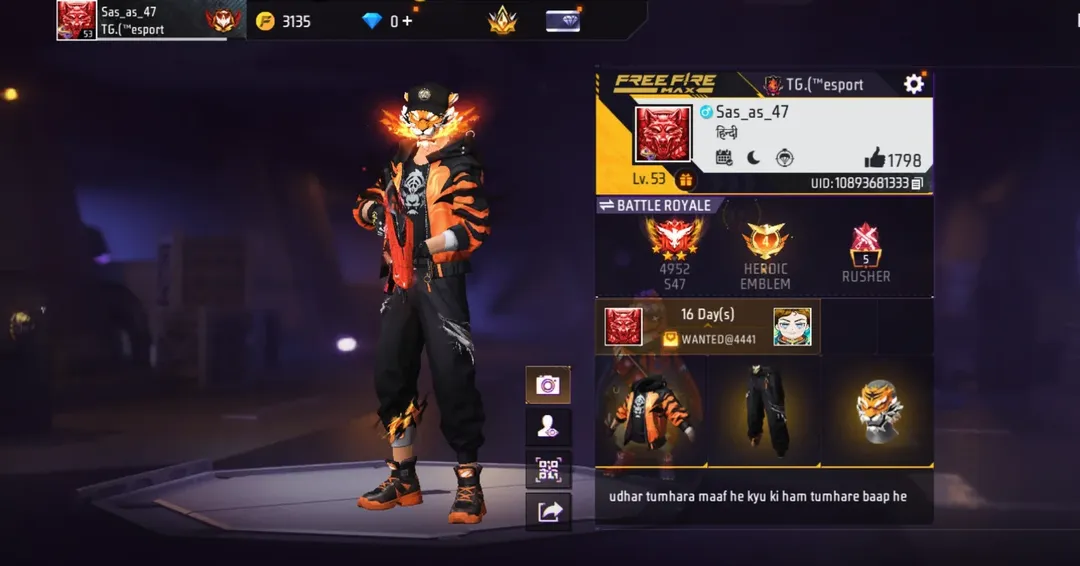Switch the Battle Royale stats mode
The width and height of the screenshot is (1080, 566).
tap(606, 205)
